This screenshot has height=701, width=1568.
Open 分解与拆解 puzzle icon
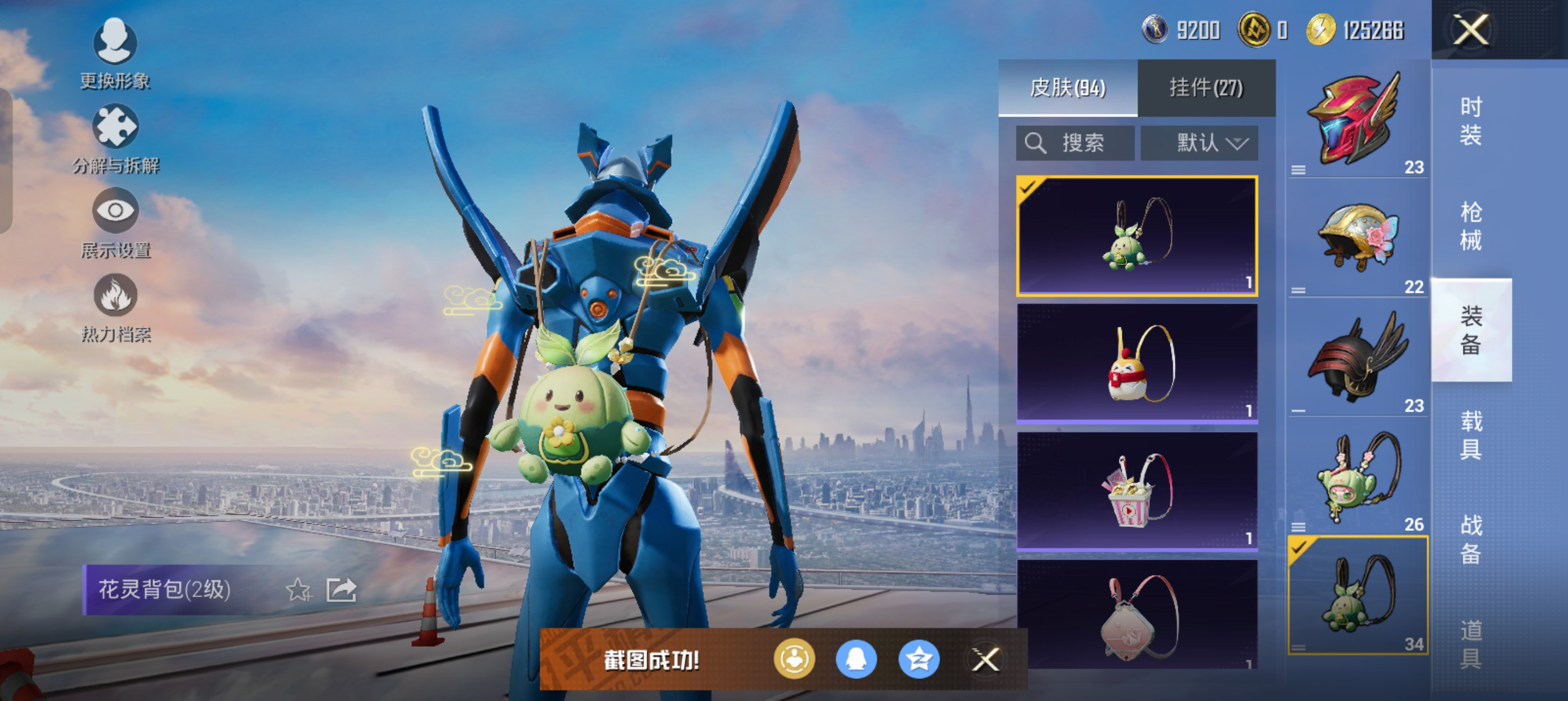click(x=115, y=138)
